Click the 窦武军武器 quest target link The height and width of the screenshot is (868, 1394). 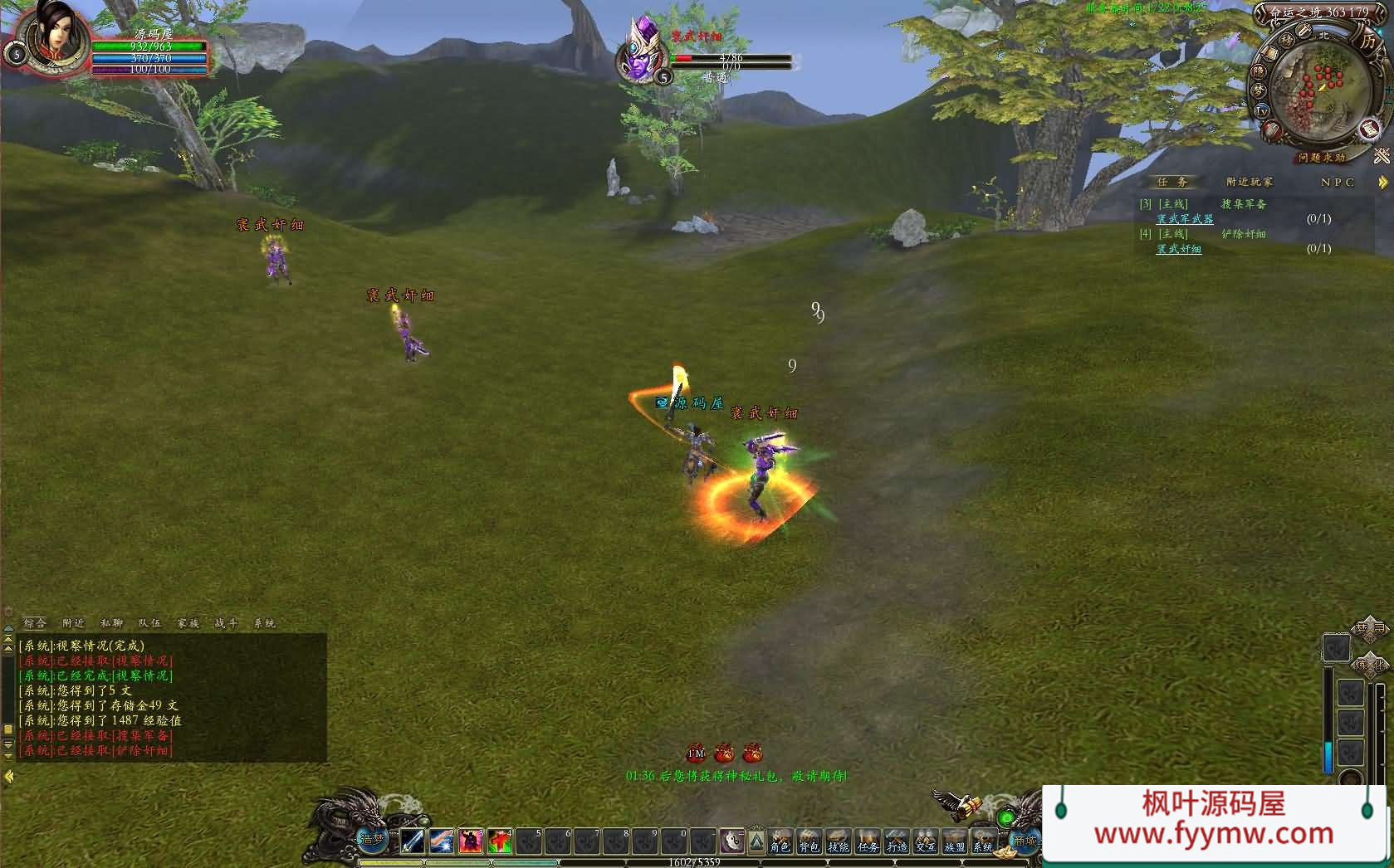(1185, 219)
